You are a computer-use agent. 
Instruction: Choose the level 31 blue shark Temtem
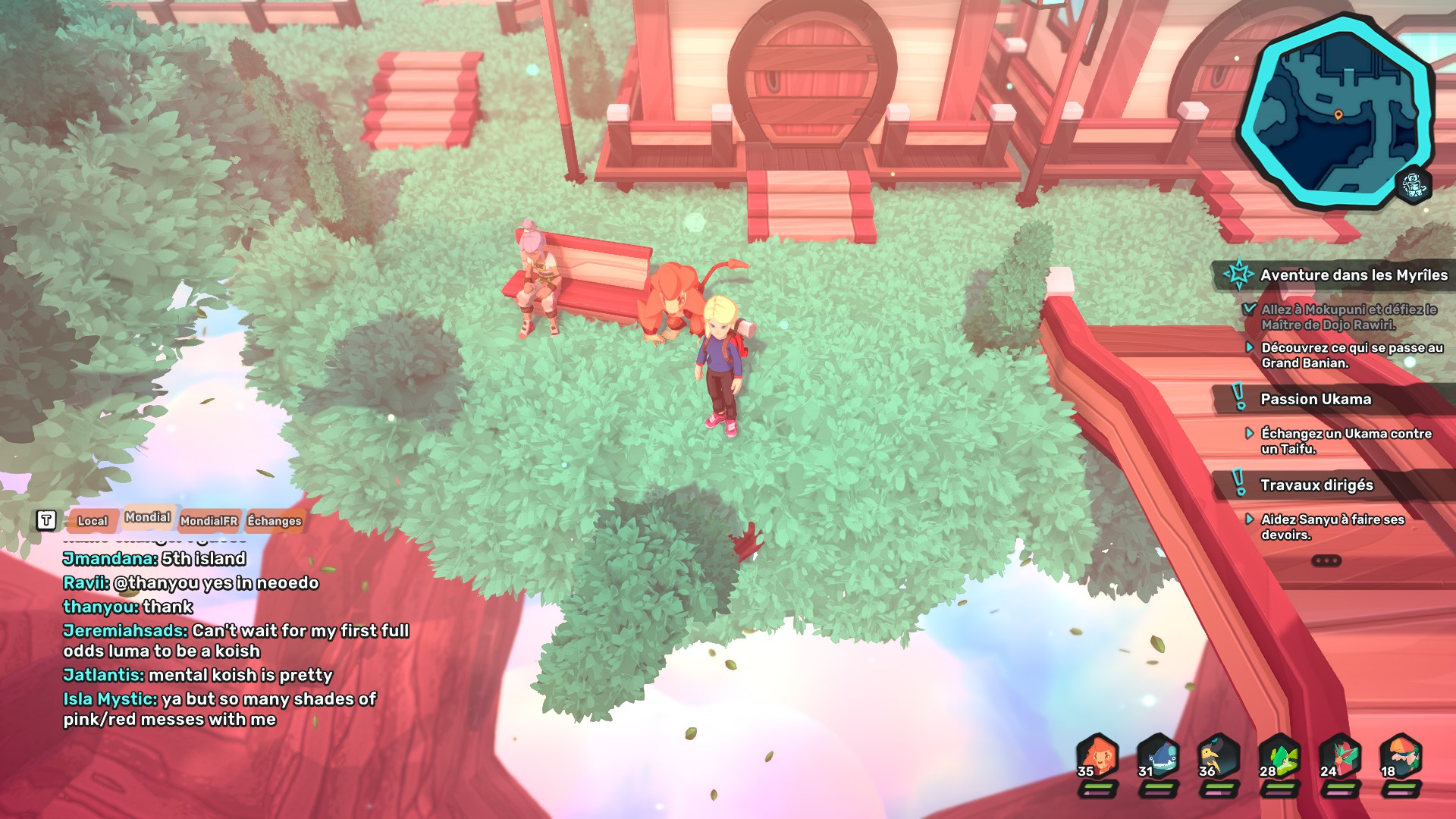point(1158,757)
